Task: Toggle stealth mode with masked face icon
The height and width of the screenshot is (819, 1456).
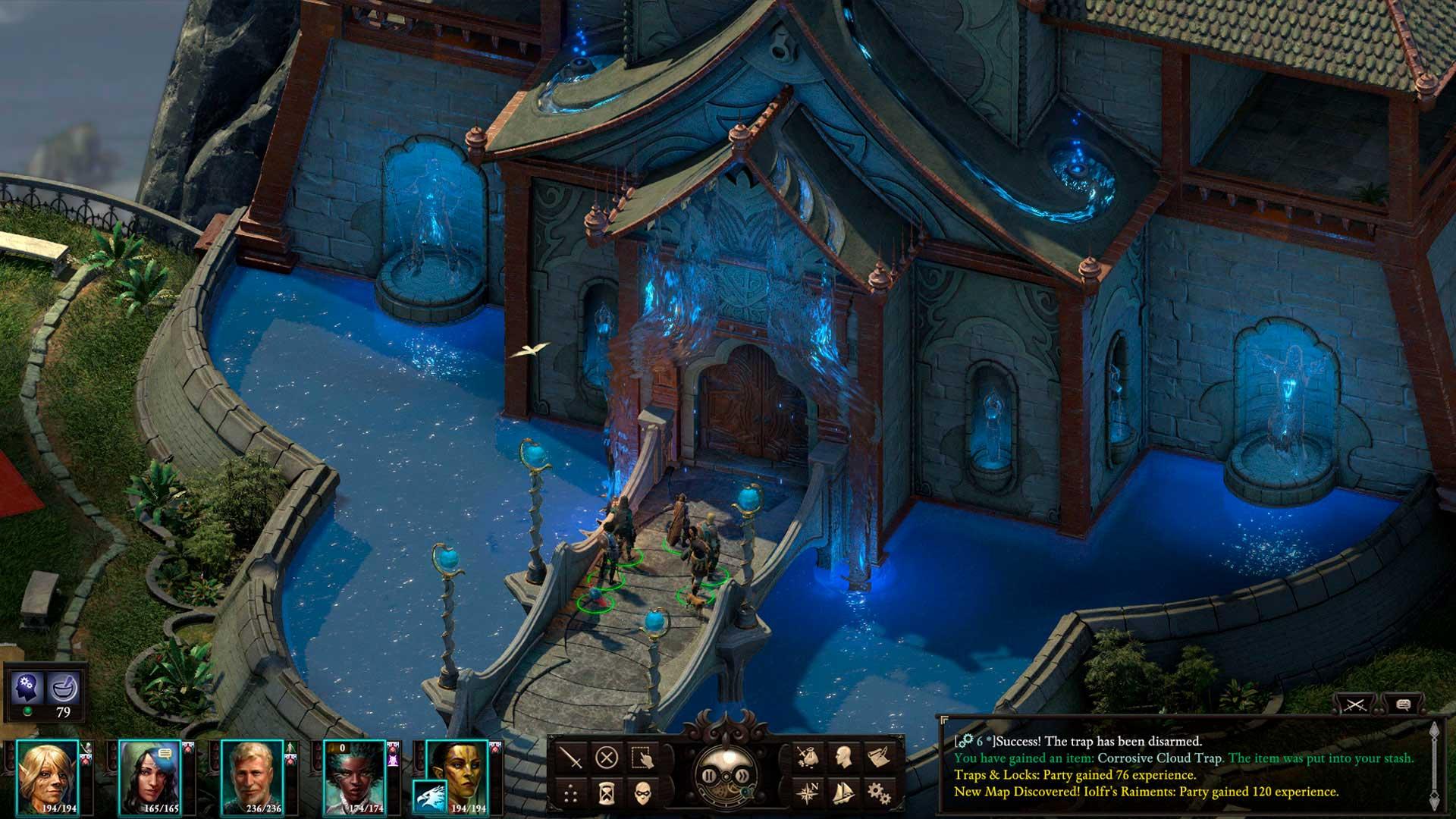Action: [643, 794]
